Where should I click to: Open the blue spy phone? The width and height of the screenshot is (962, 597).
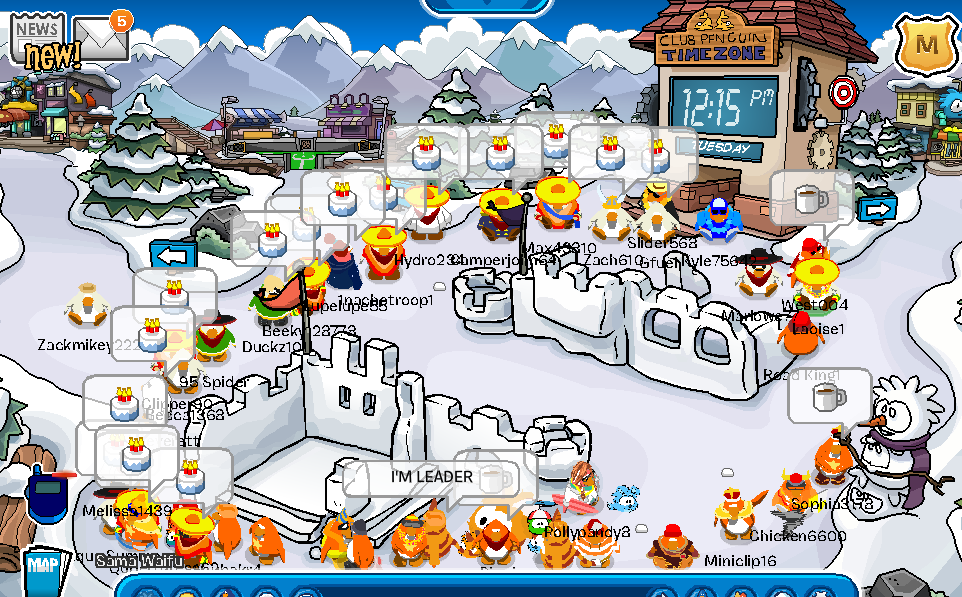(x=46, y=495)
